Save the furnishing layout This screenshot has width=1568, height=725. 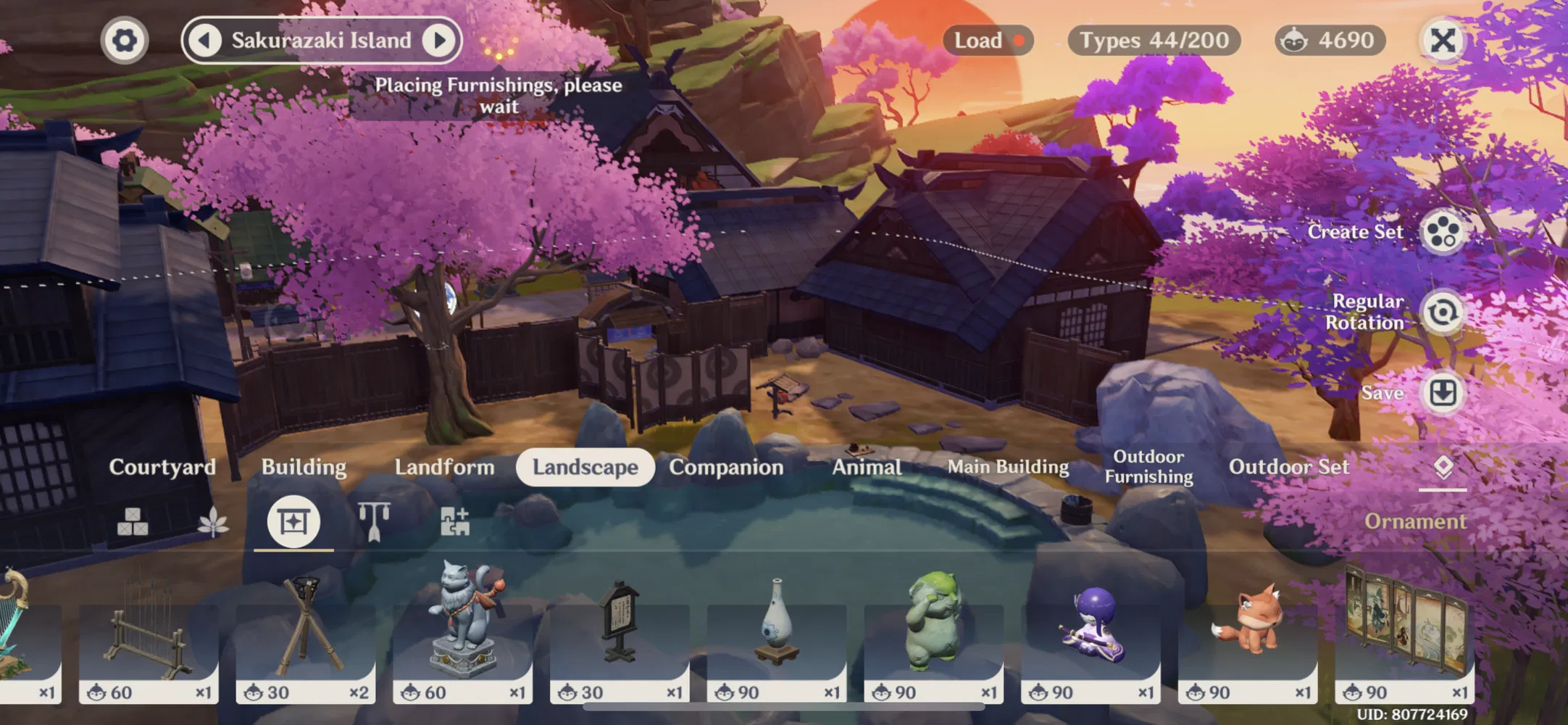click(x=1442, y=393)
